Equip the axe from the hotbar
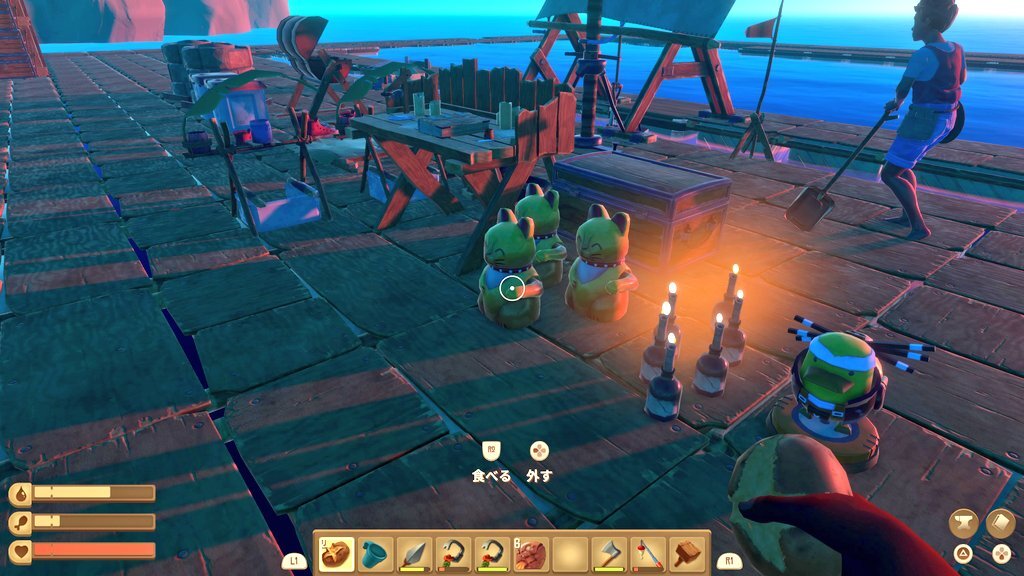 pyautogui.click(x=609, y=553)
